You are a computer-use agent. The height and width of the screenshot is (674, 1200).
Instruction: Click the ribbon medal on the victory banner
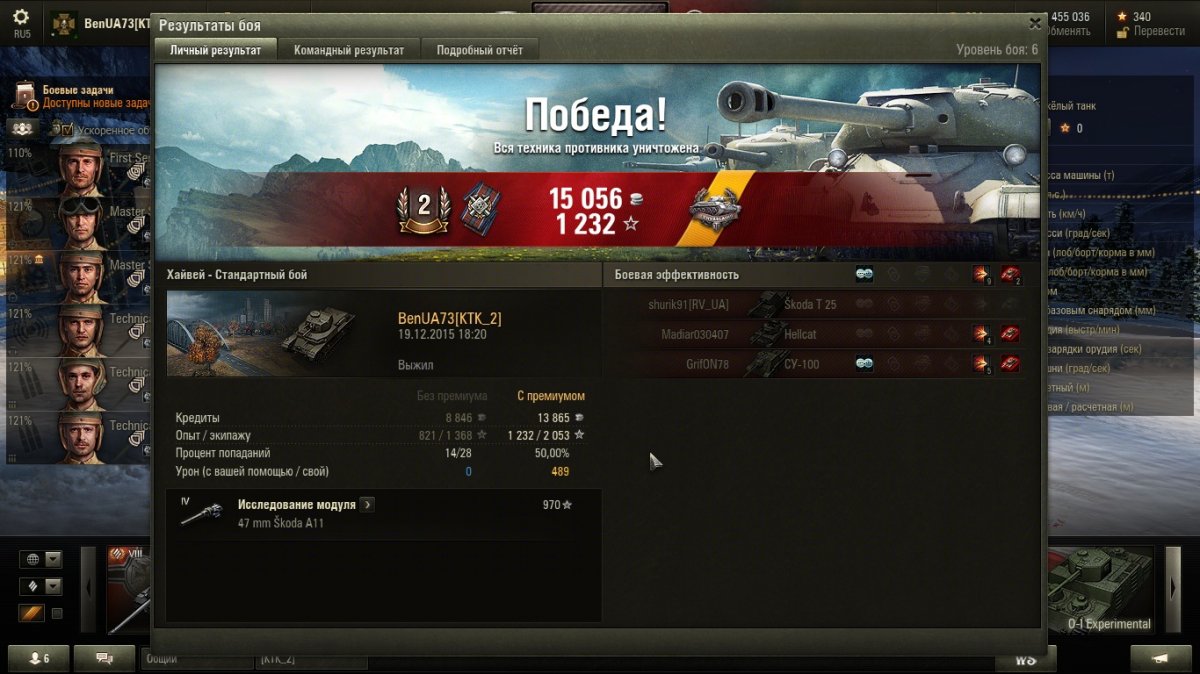714,206
